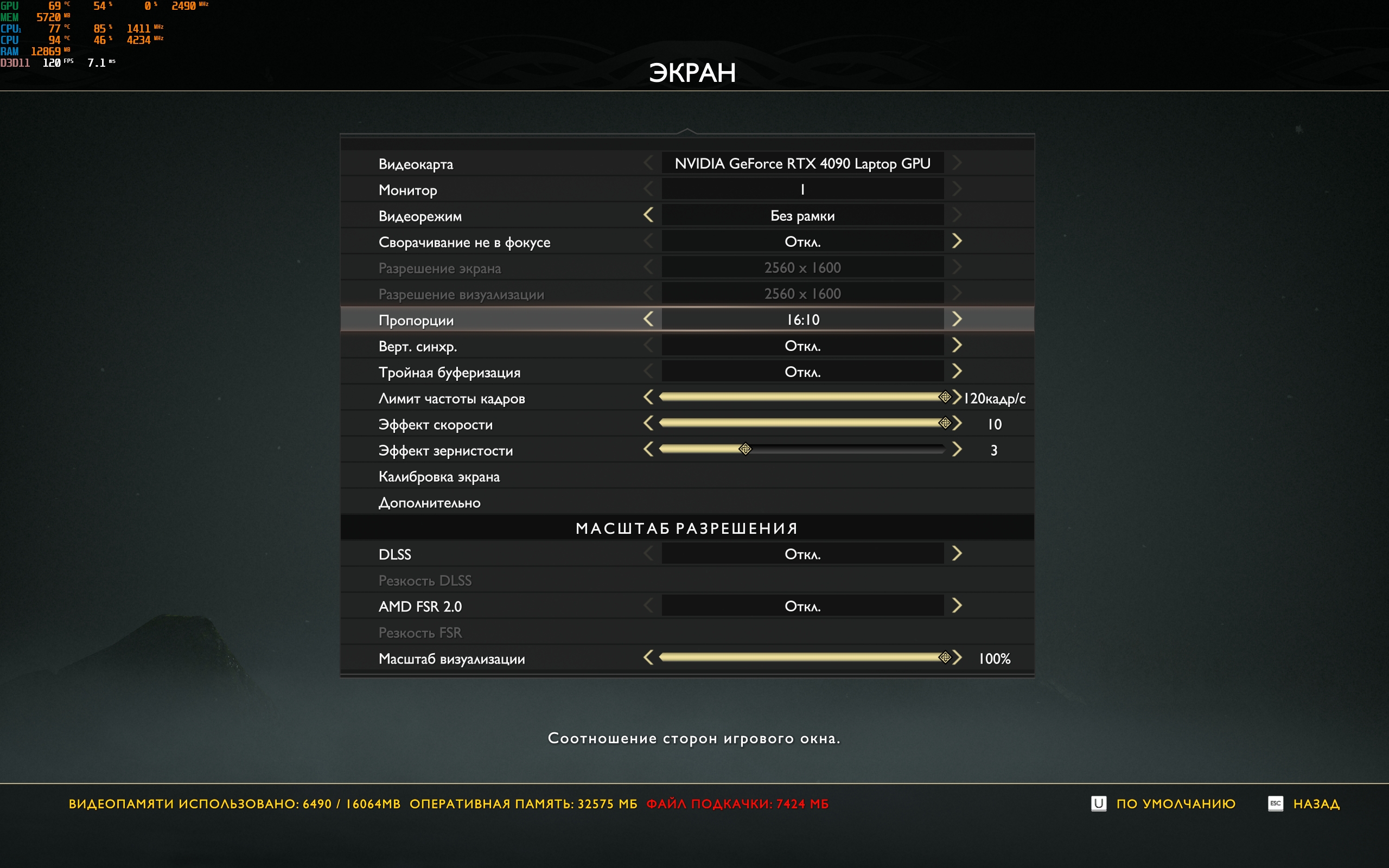
Task: Click the Масштаб визуализации slider
Action: (x=802, y=658)
